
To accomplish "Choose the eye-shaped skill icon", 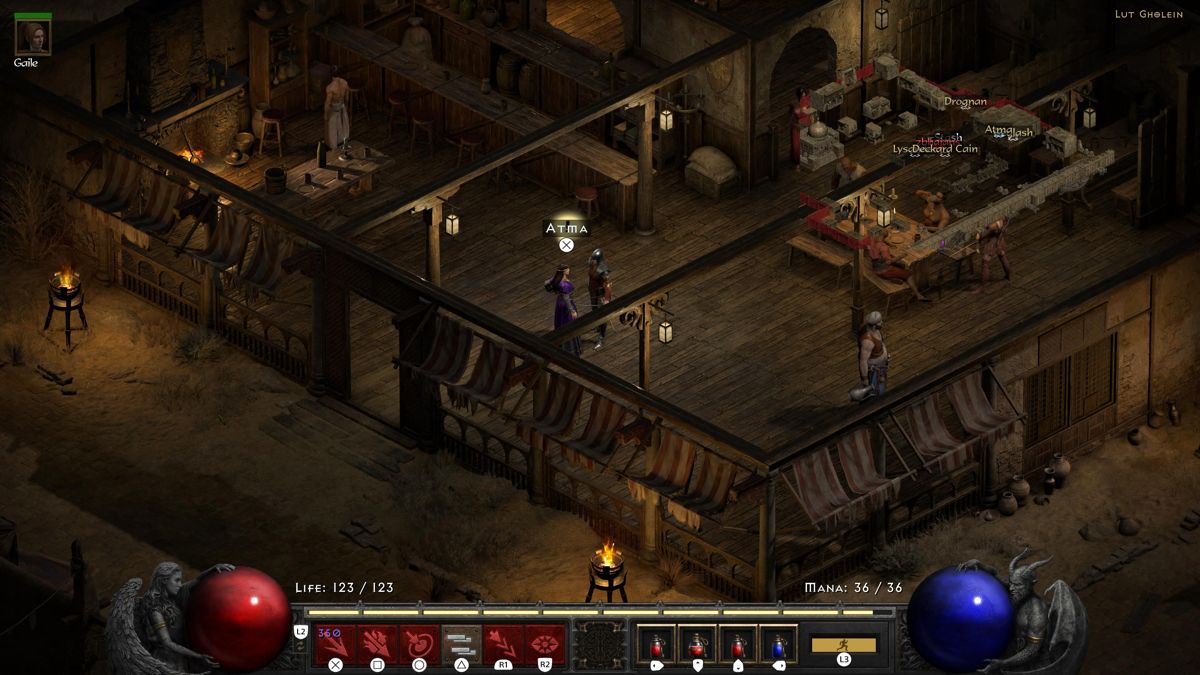I will pyautogui.click(x=545, y=643).
